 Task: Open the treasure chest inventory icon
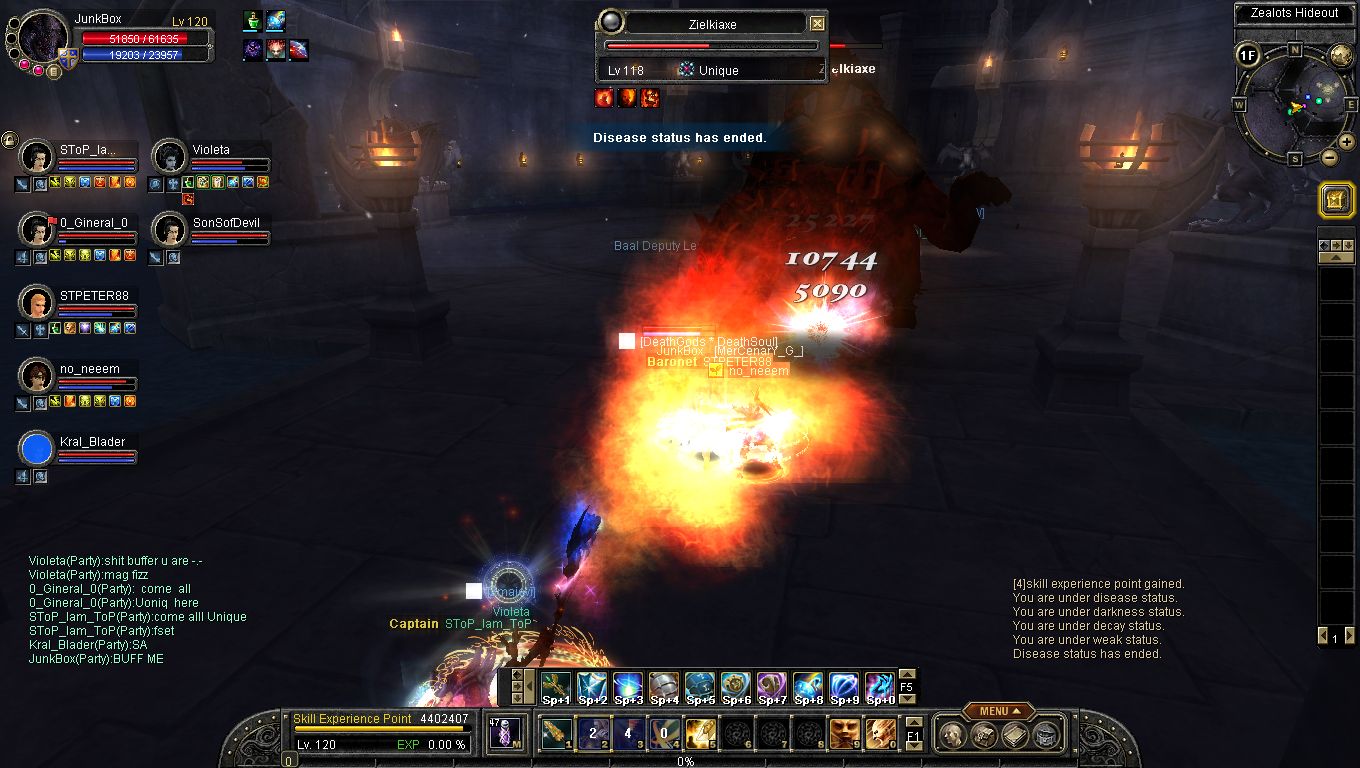pos(983,735)
